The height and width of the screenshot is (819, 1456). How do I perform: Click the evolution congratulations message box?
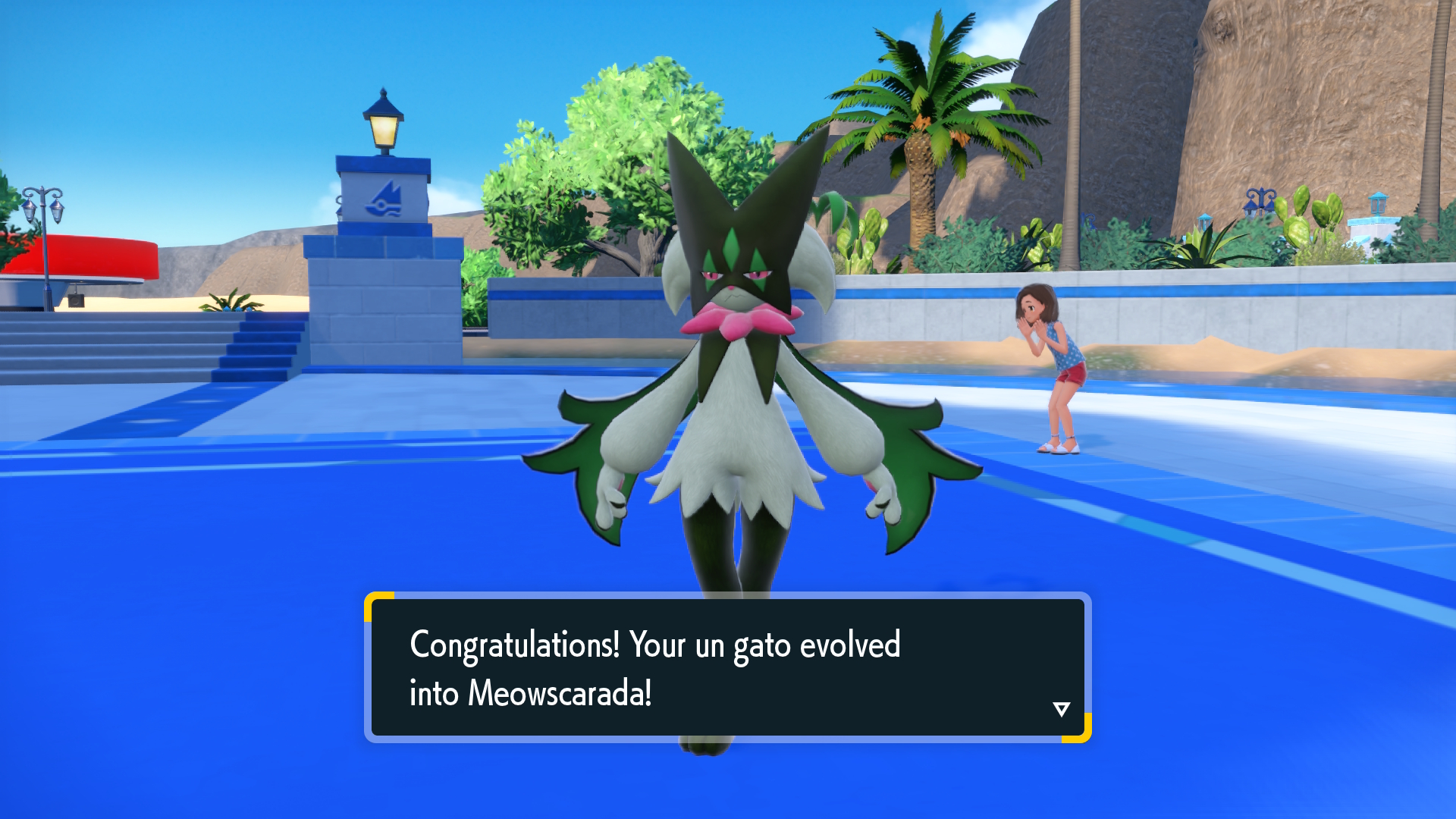[726, 667]
